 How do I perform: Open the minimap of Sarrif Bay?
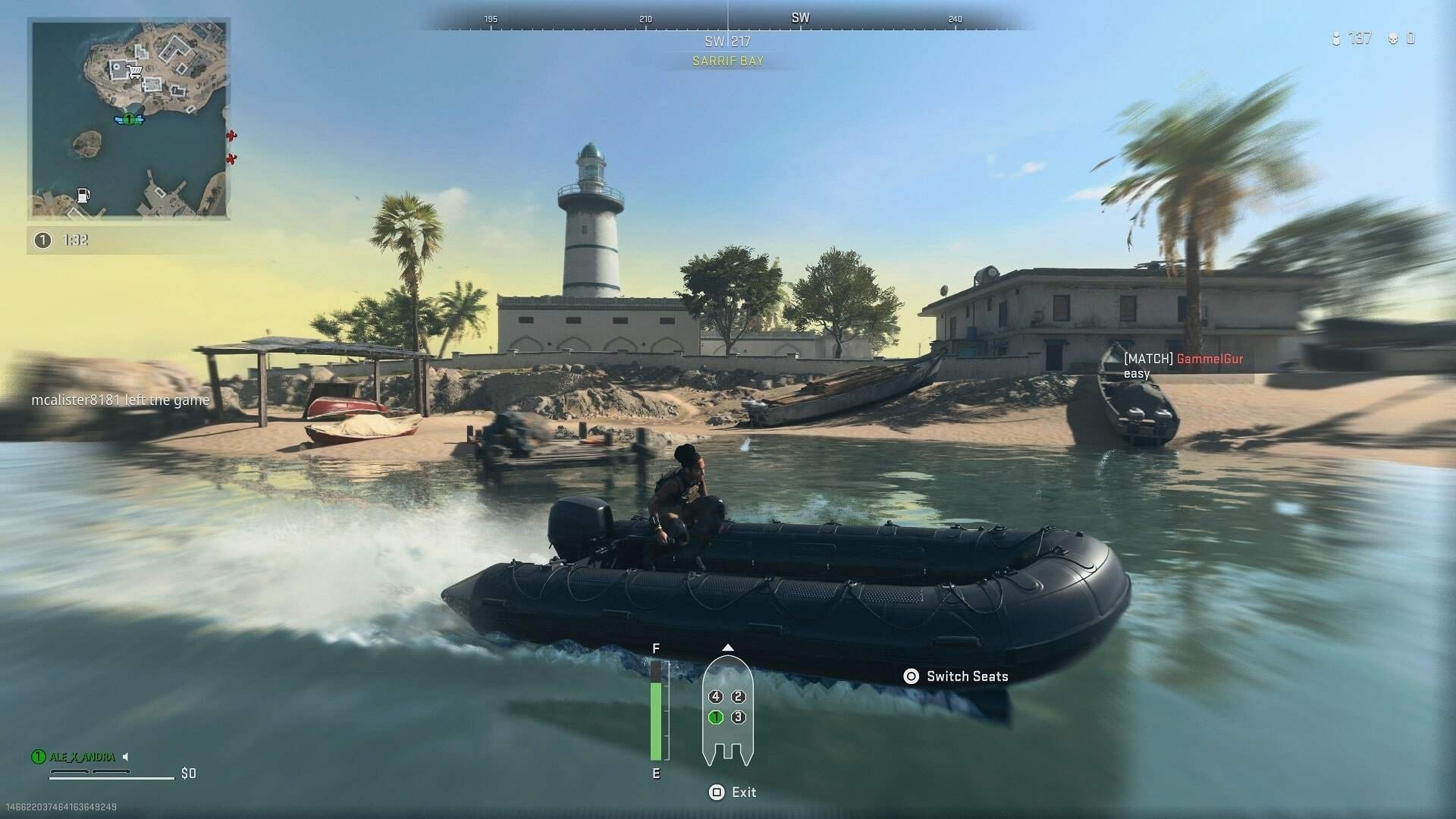[129, 119]
